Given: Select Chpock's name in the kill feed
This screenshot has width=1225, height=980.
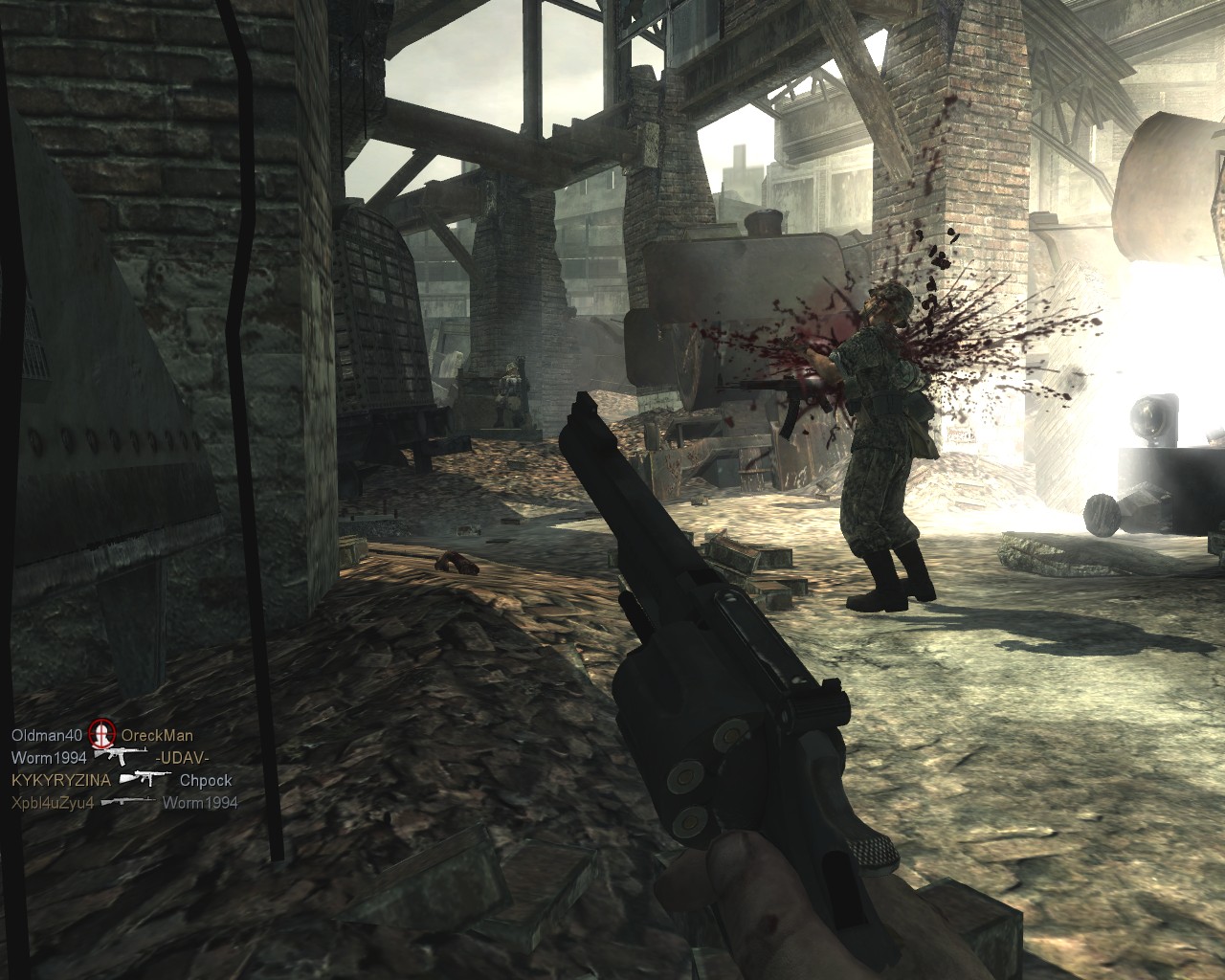Looking at the screenshot, I should (206, 780).
